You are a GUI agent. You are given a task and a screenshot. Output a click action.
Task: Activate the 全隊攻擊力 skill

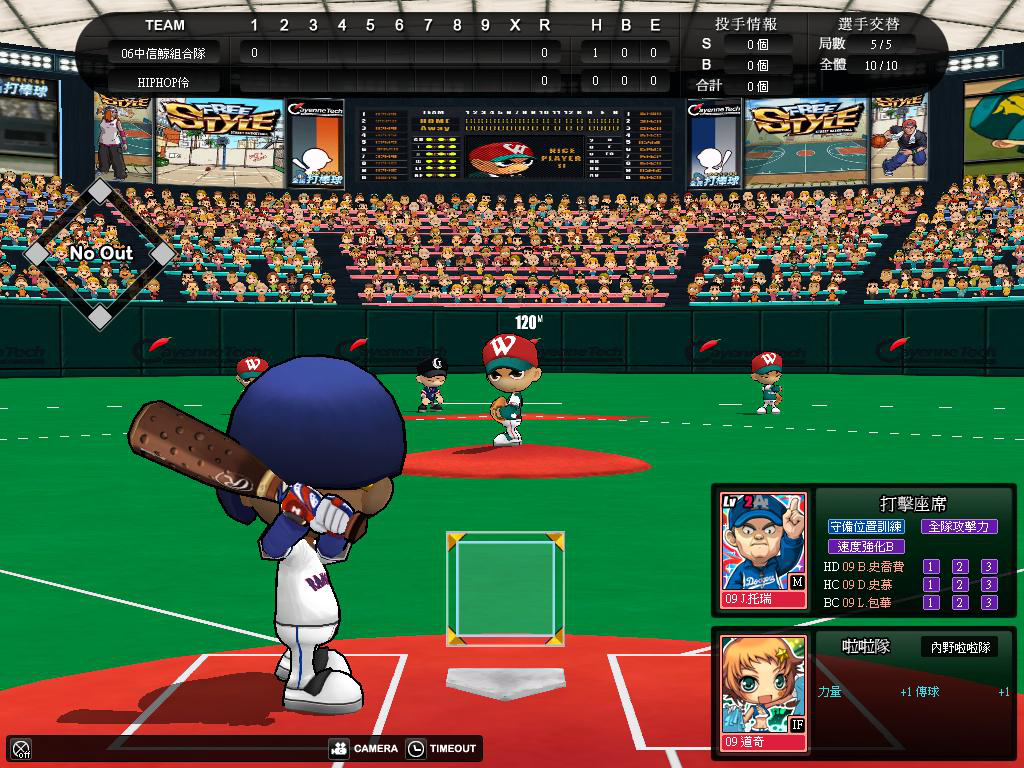pyautogui.click(x=958, y=526)
